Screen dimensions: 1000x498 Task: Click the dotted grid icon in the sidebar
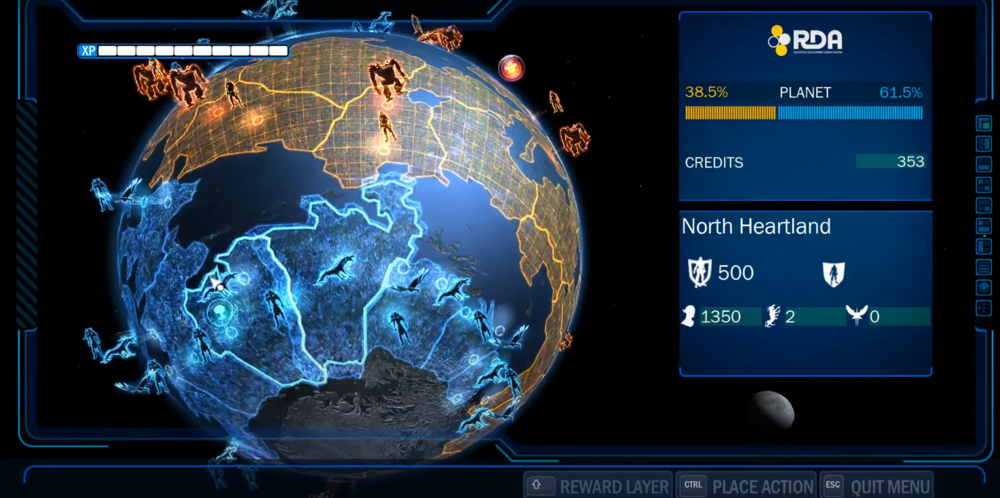983,307
